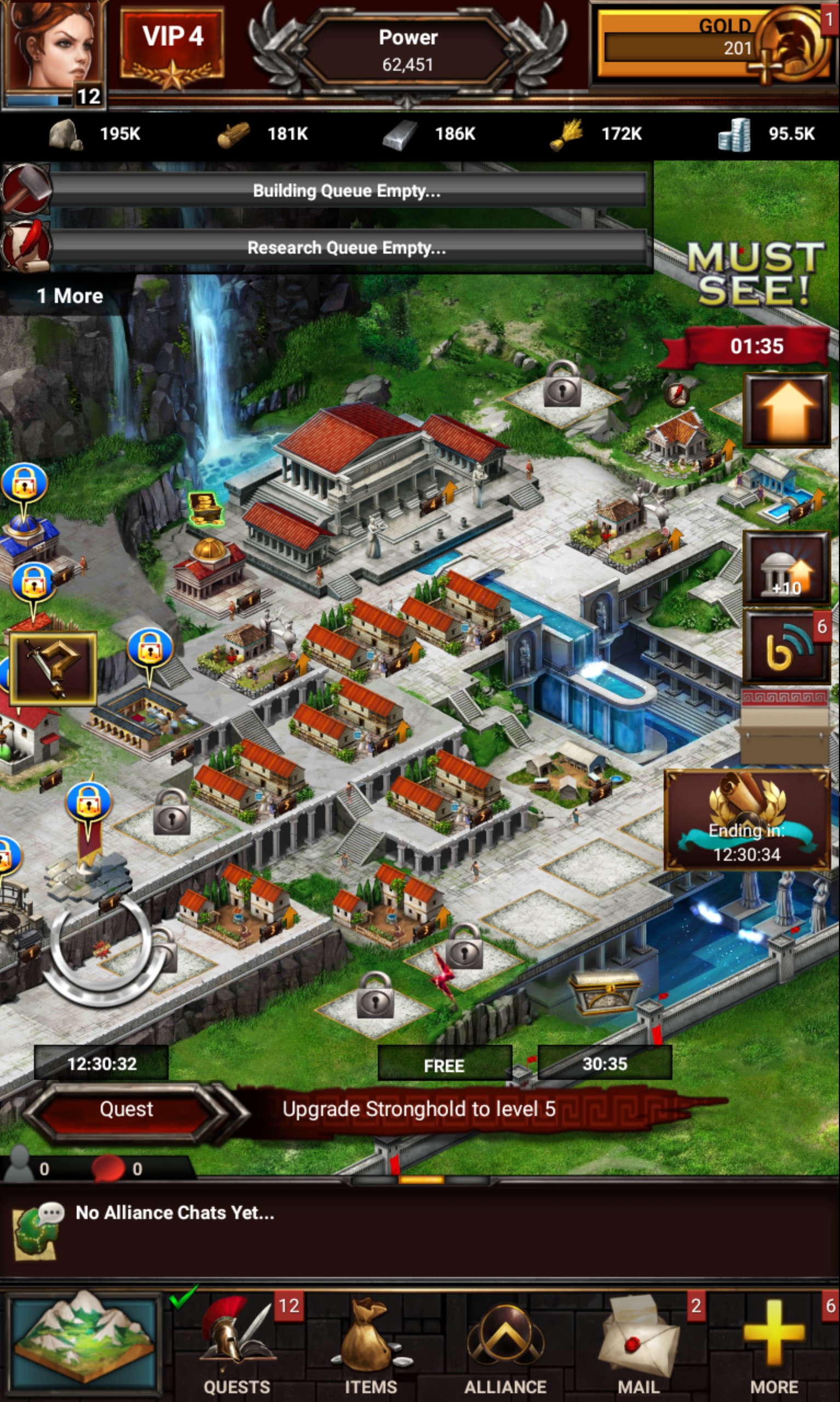Select the Upgrade Stronghold to level 5 quest

(419, 1109)
